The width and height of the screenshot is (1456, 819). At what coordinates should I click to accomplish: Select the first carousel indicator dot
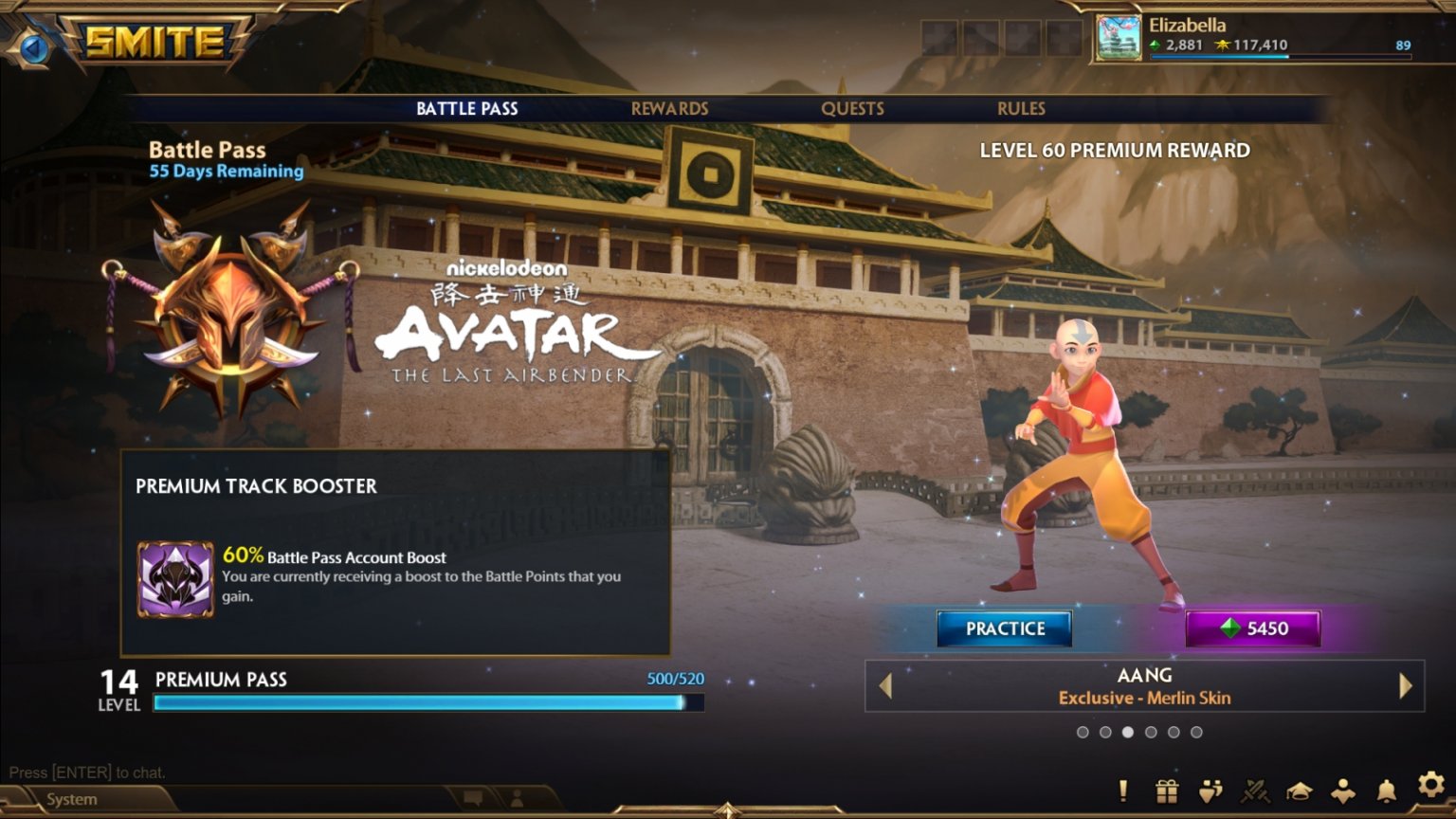[1084, 732]
